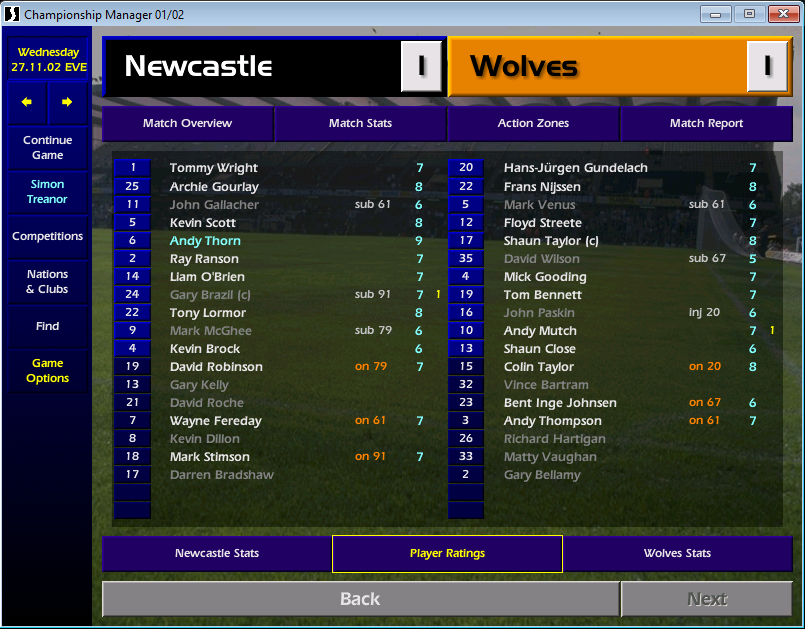Click the yellow left arrow button
The width and height of the screenshot is (805, 629).
click(x=27, y=102)
